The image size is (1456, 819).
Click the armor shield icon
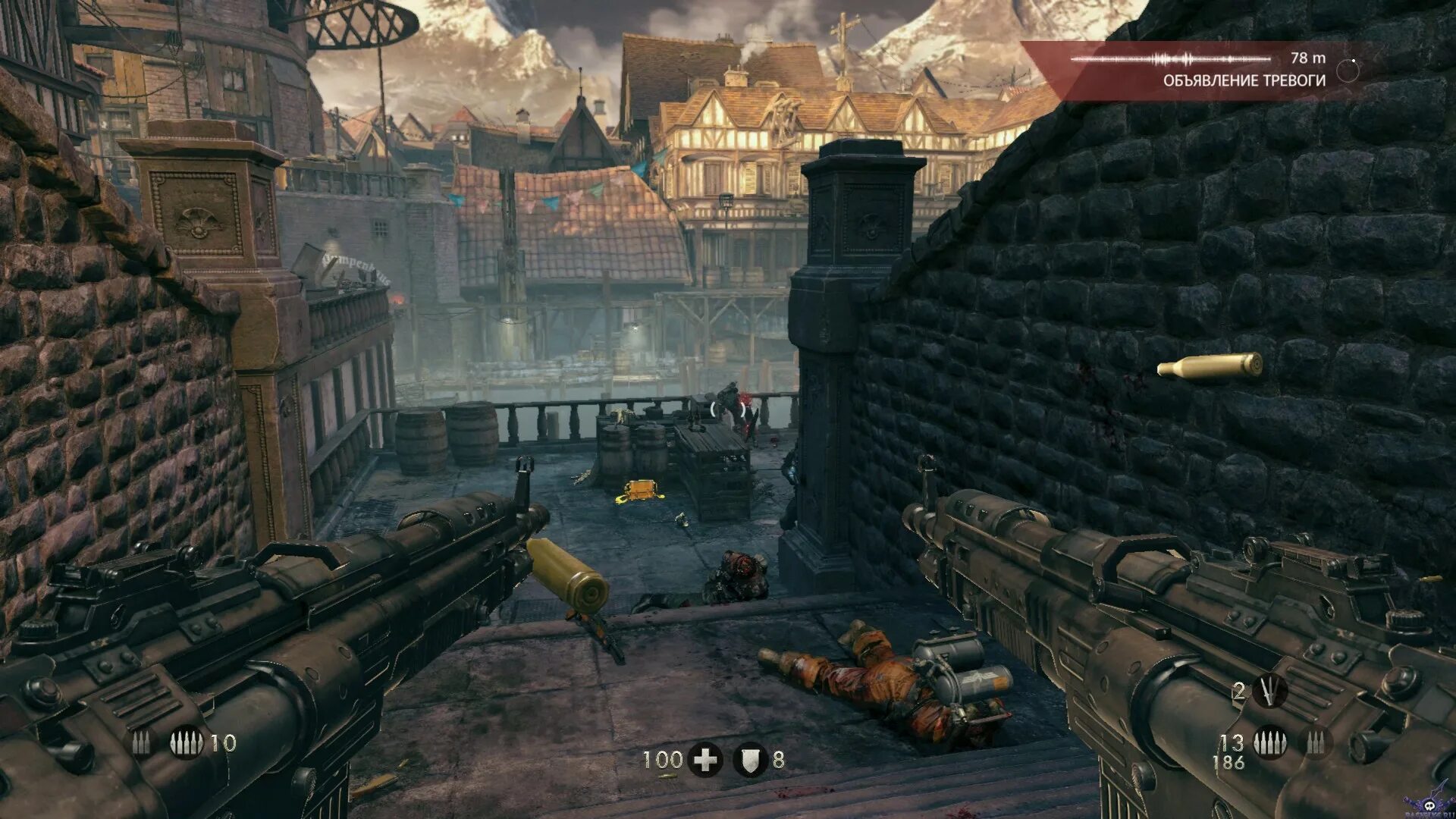tap(750, 760)
